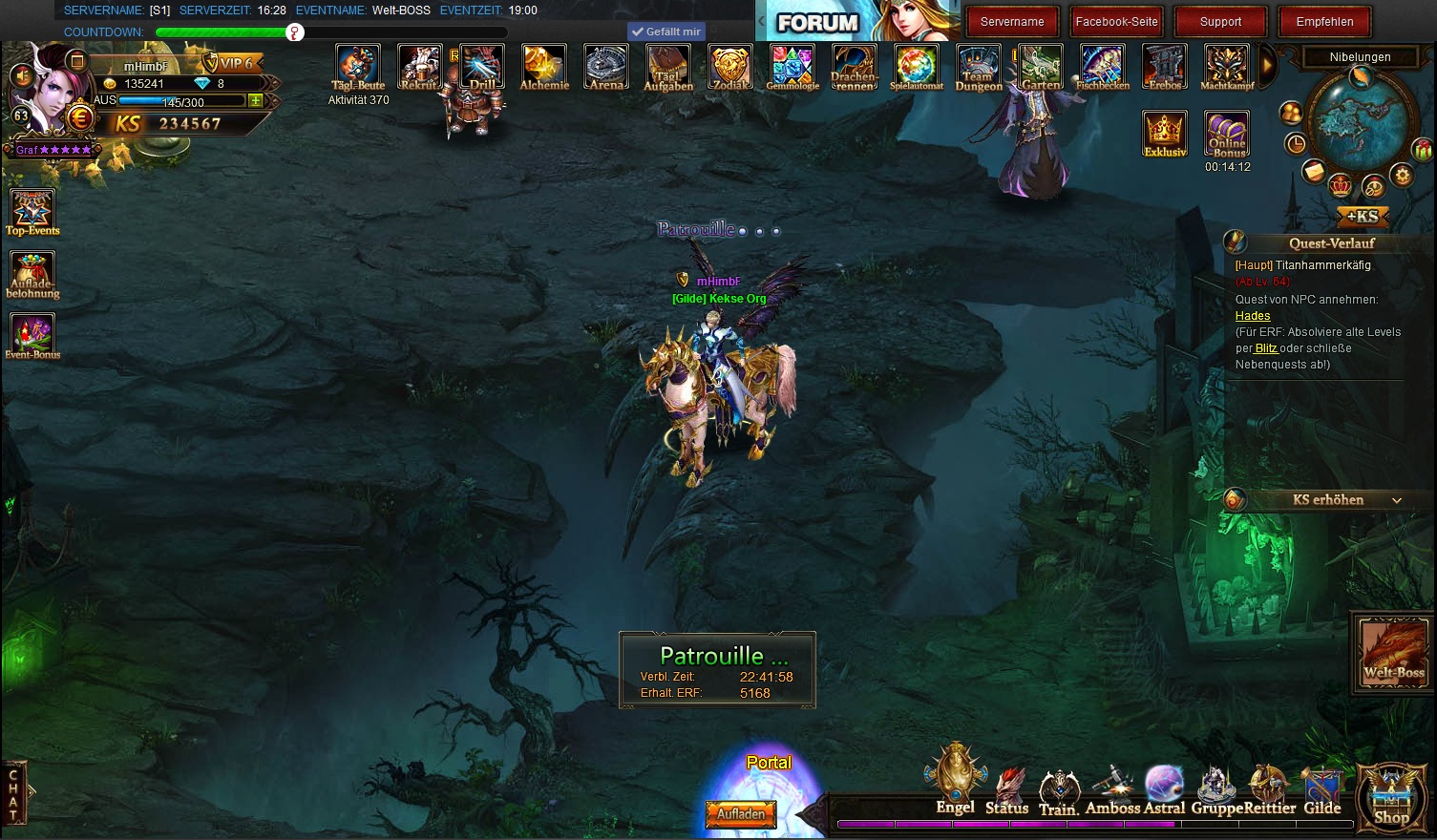
Task: Expand the KS erhöhen dropdown
Action: [1397, 500]
